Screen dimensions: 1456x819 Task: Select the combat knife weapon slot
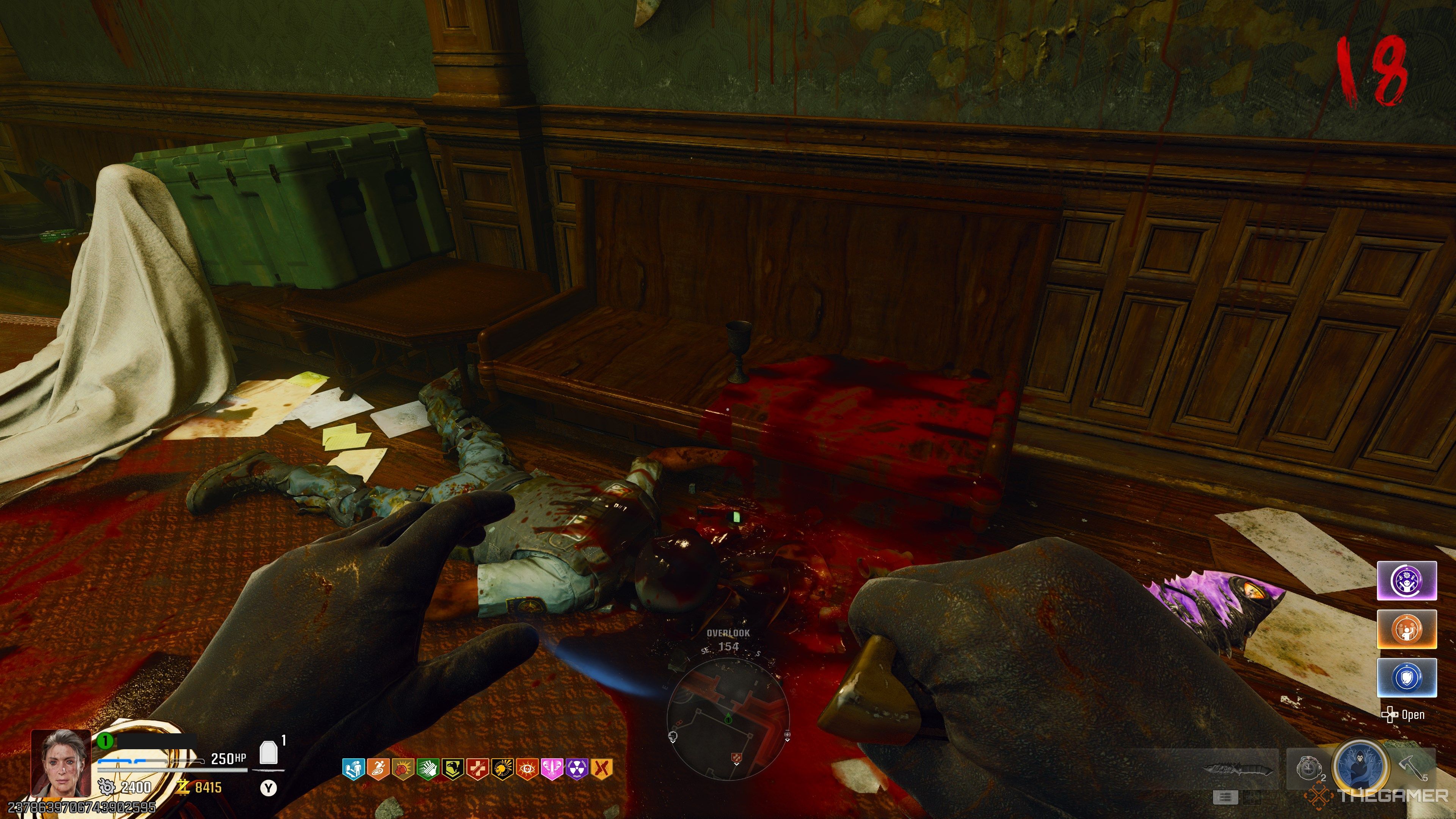pyautogui.click(x=1238, y=769)
